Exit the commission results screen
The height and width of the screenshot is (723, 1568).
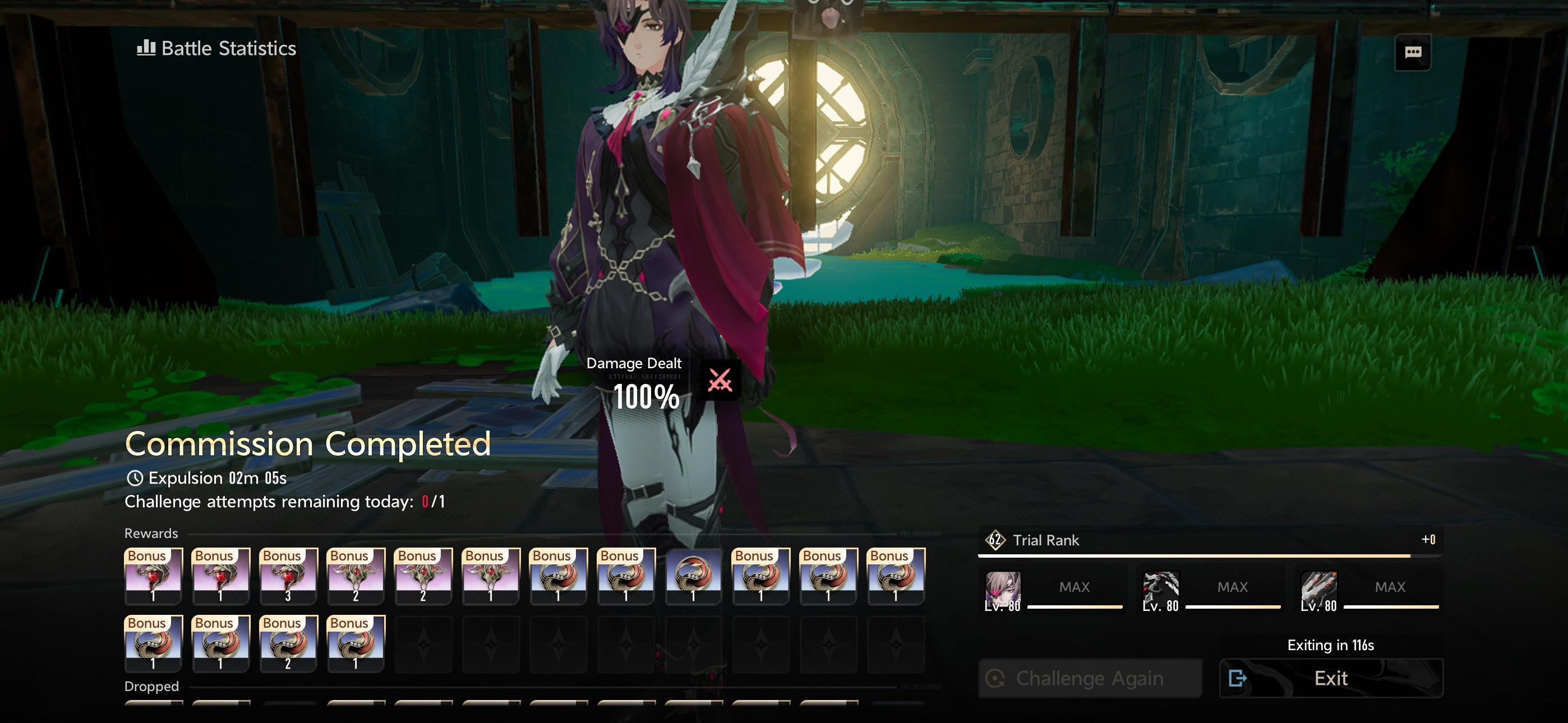1331,678
